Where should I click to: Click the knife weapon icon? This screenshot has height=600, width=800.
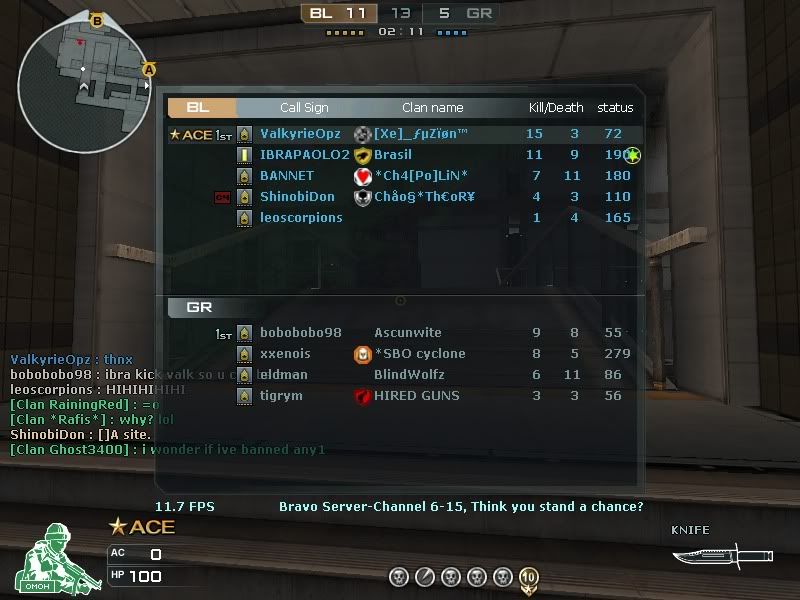point(708,552)
